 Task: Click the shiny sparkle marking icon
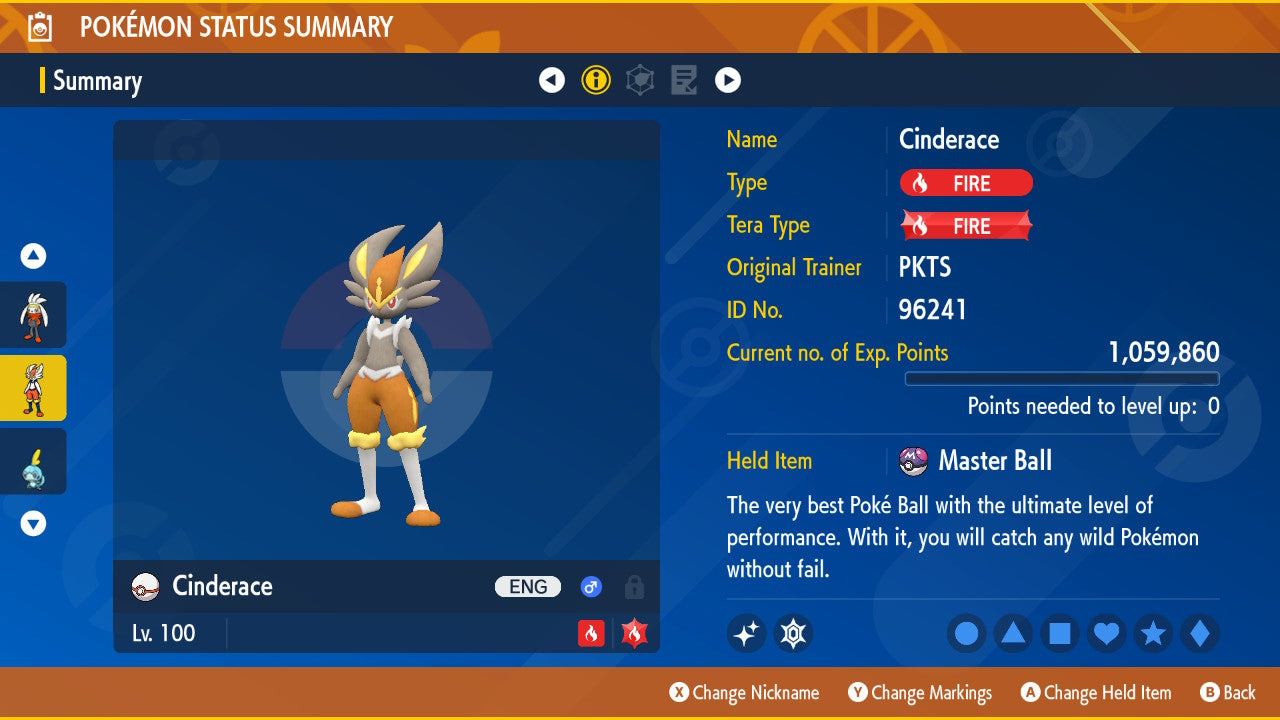[746, 632]
